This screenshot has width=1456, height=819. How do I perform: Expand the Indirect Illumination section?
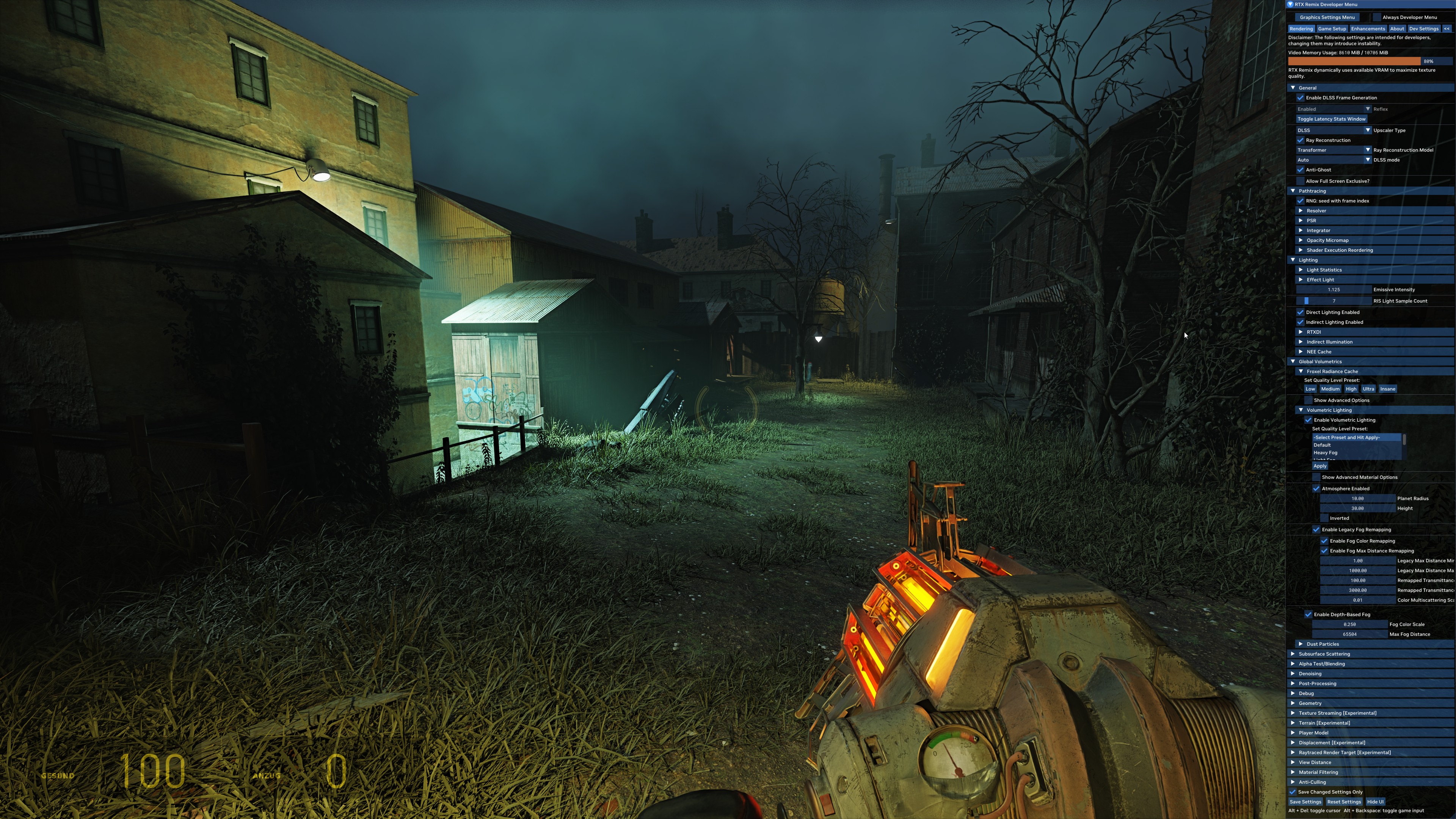point(1301,341)
